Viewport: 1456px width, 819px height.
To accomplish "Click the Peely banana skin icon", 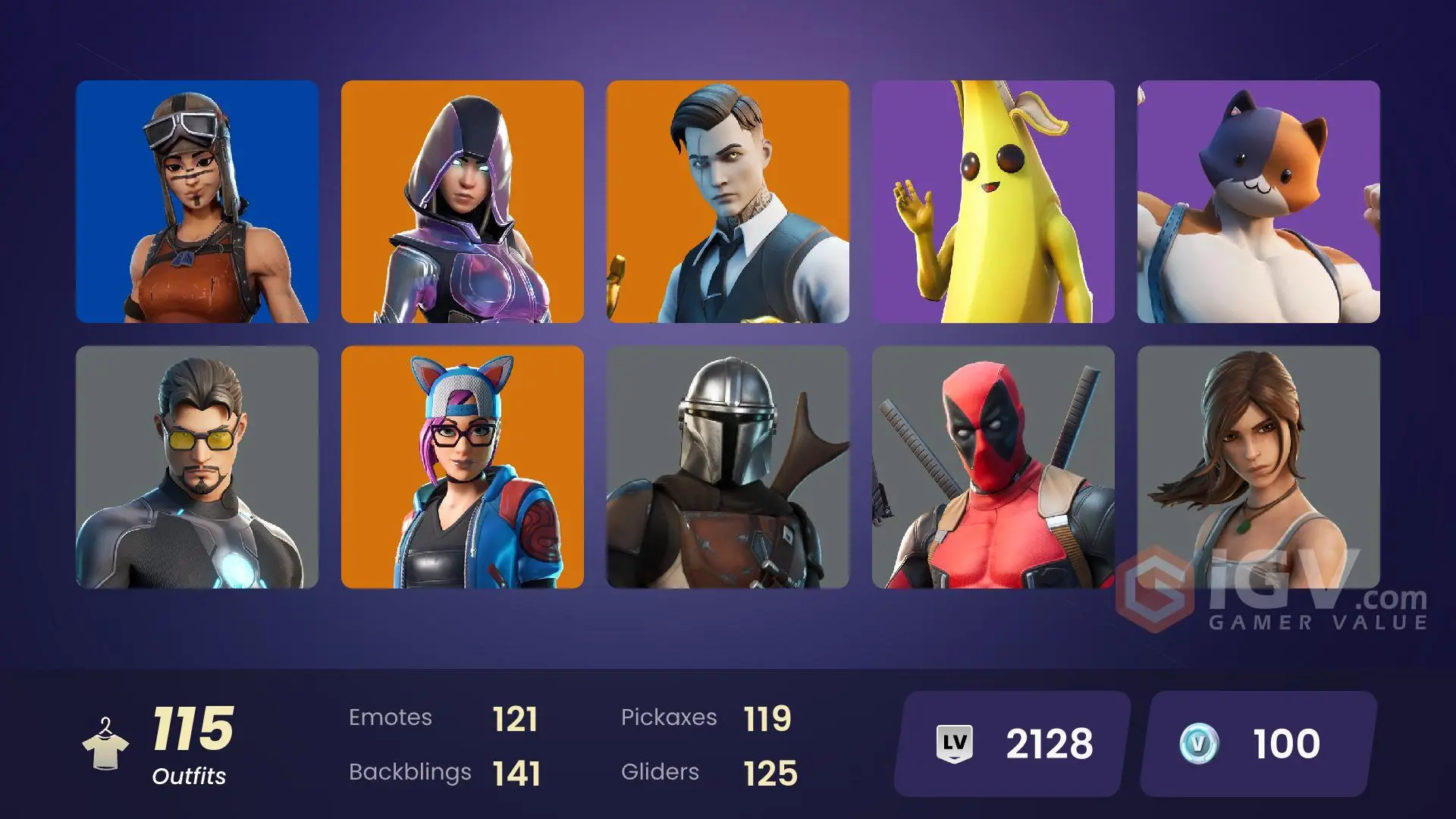I will click(993, 201).
